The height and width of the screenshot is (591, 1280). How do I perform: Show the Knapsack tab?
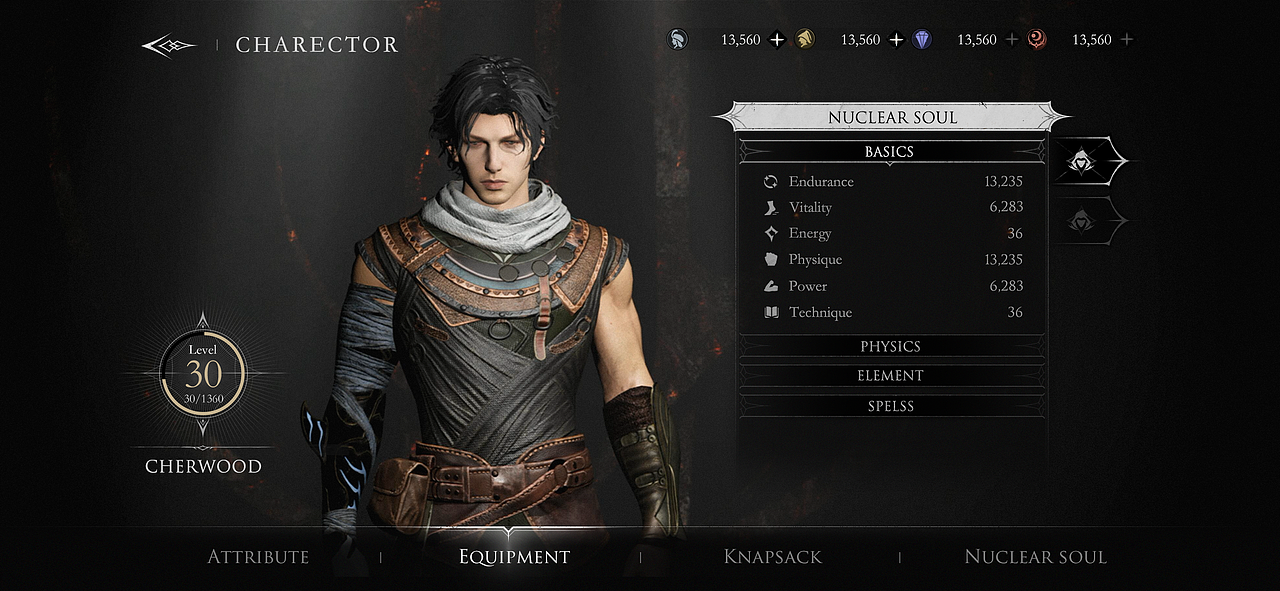point(773,557)
